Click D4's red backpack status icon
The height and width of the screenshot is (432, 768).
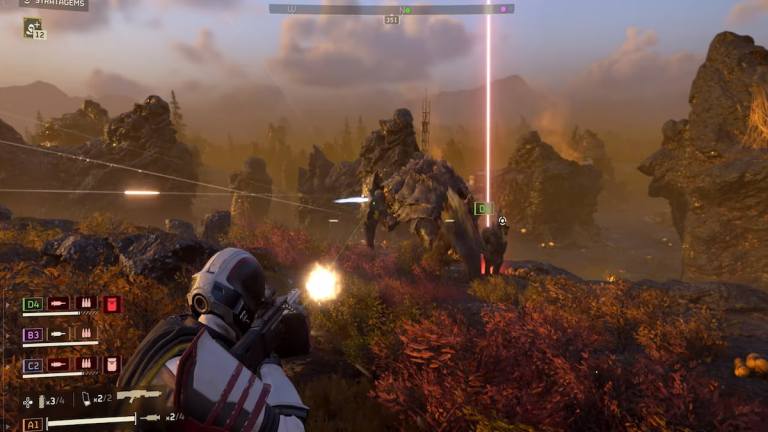[x=111, y=304]
